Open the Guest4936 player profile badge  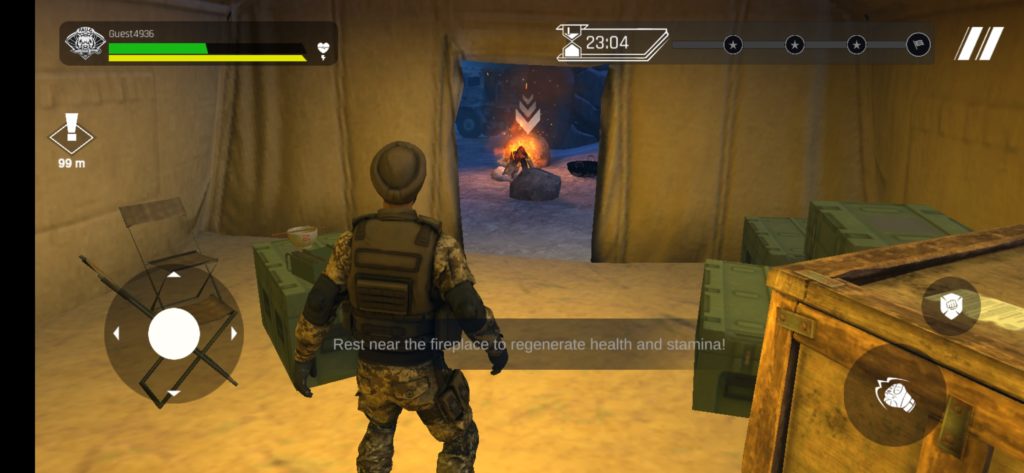(85, 44)
